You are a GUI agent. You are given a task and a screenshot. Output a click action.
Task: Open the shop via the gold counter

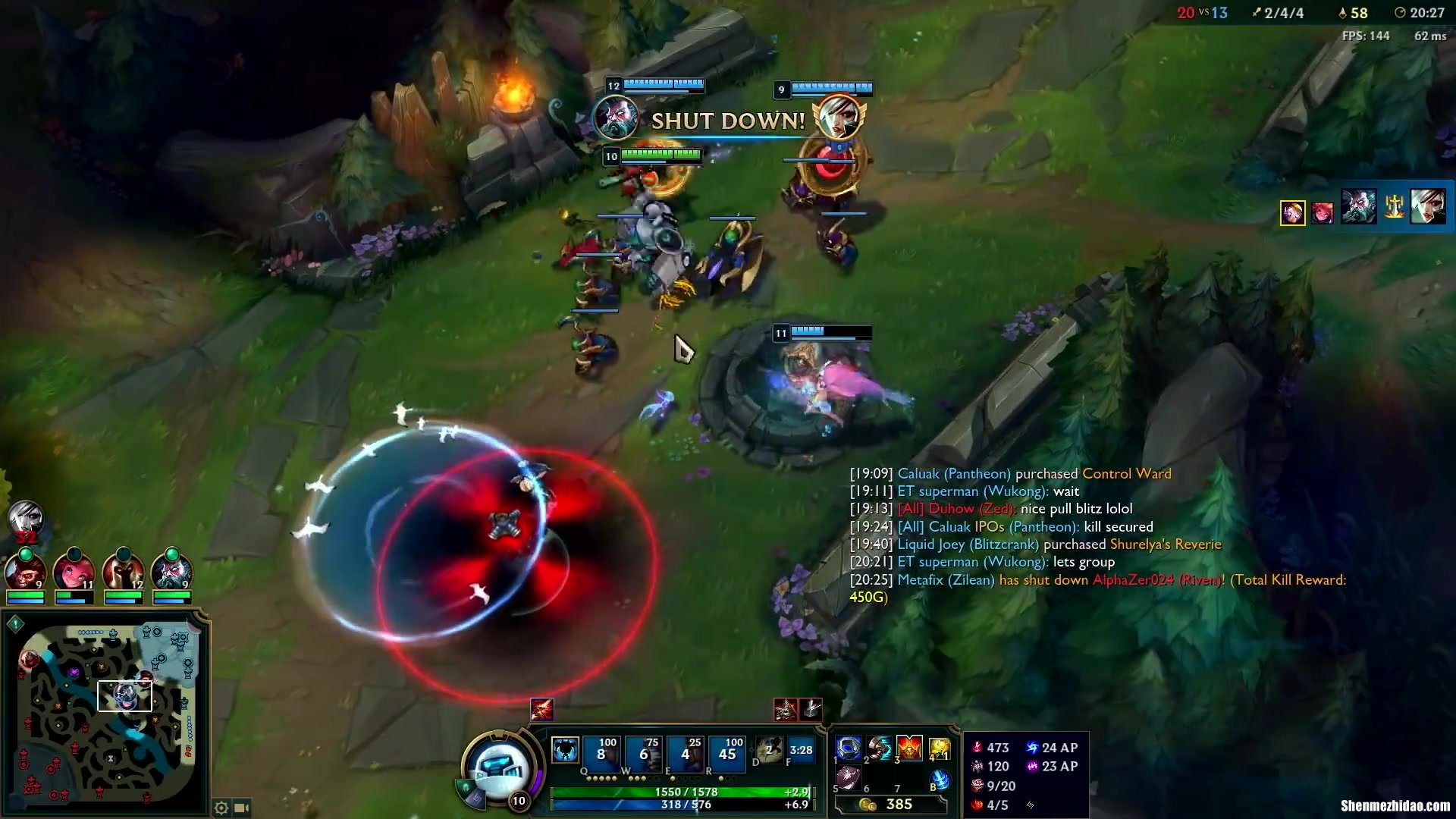click(x=891, y=804)
